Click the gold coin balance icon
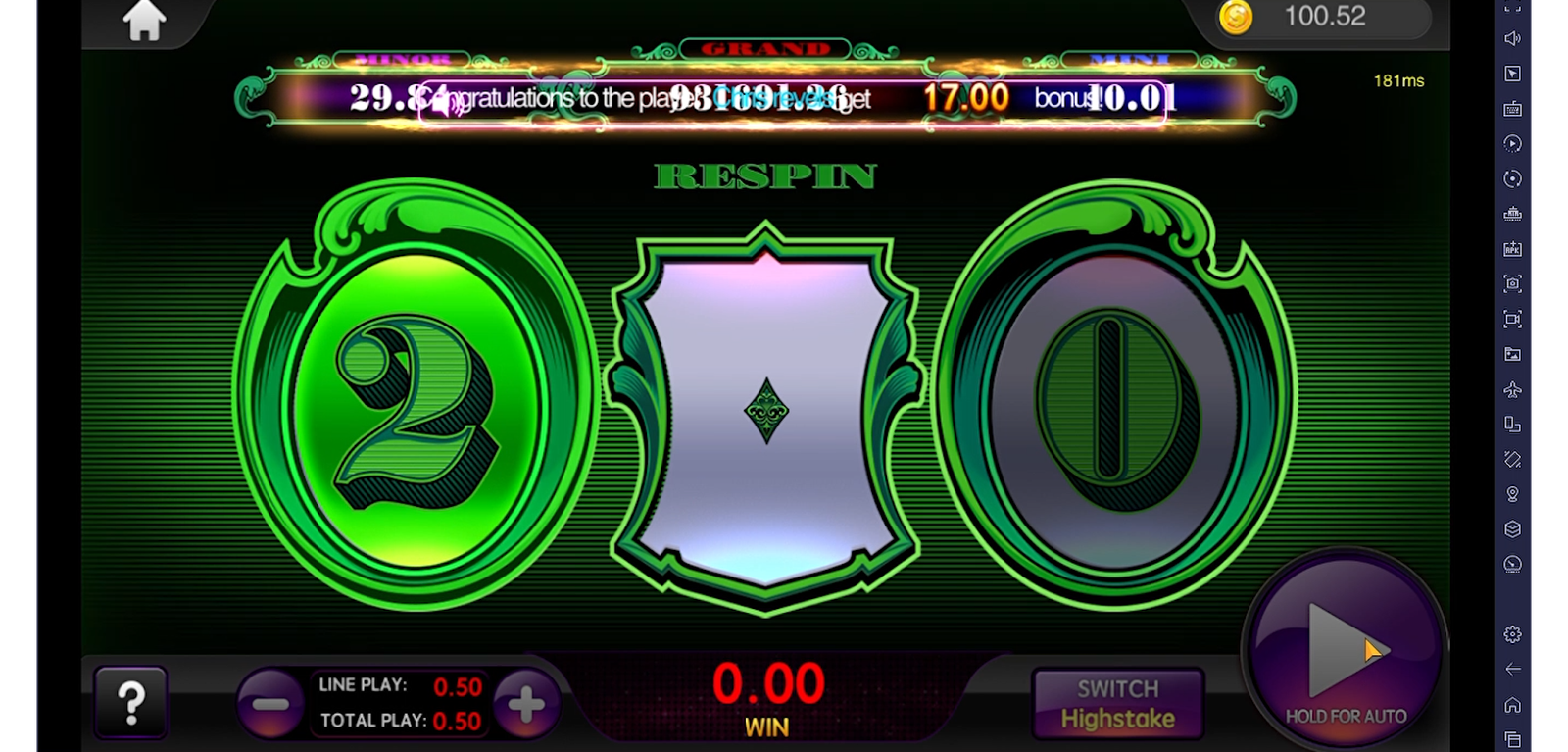Screen dimensions: 1568x752 tap(1236, 17)
